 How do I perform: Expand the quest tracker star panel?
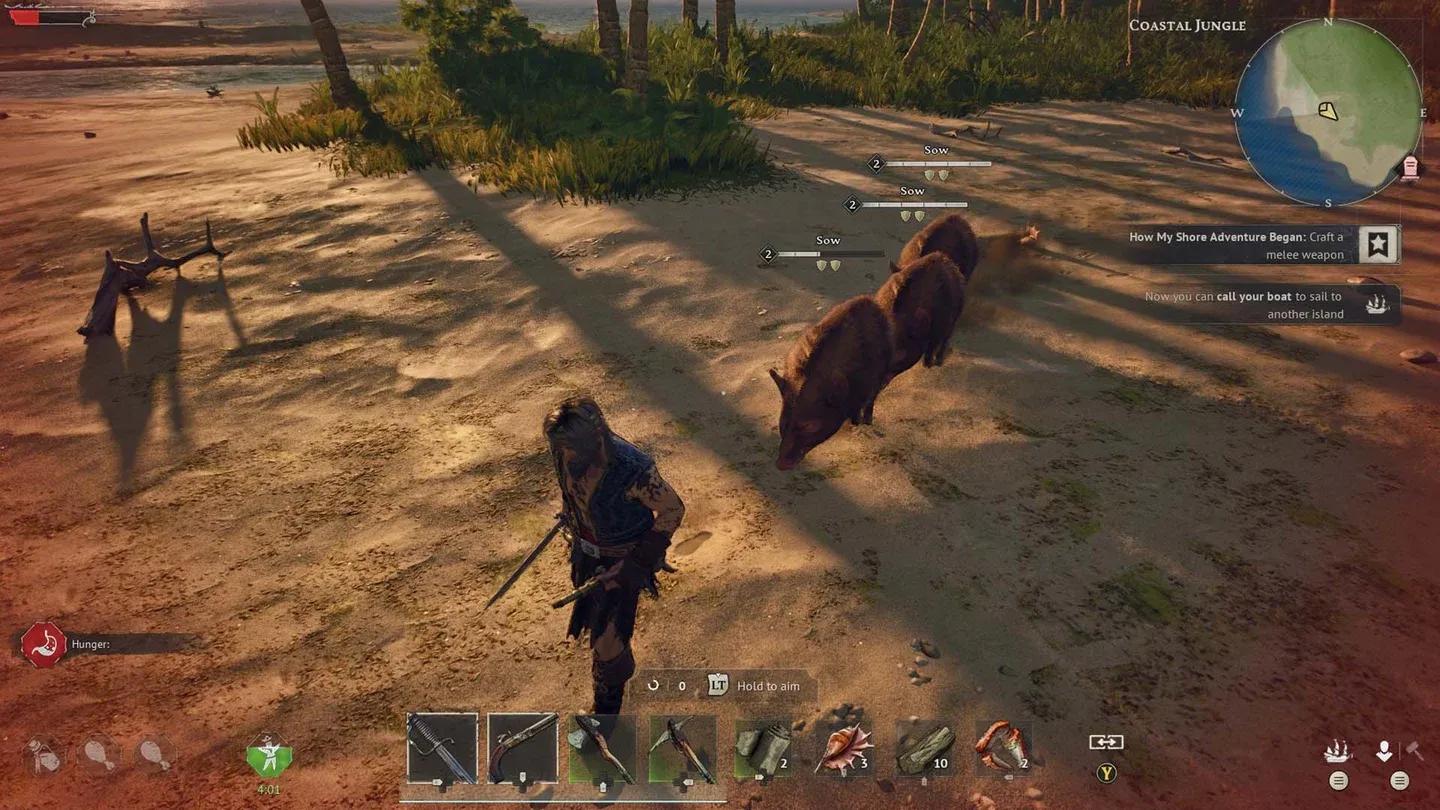tap(1377, 243)
